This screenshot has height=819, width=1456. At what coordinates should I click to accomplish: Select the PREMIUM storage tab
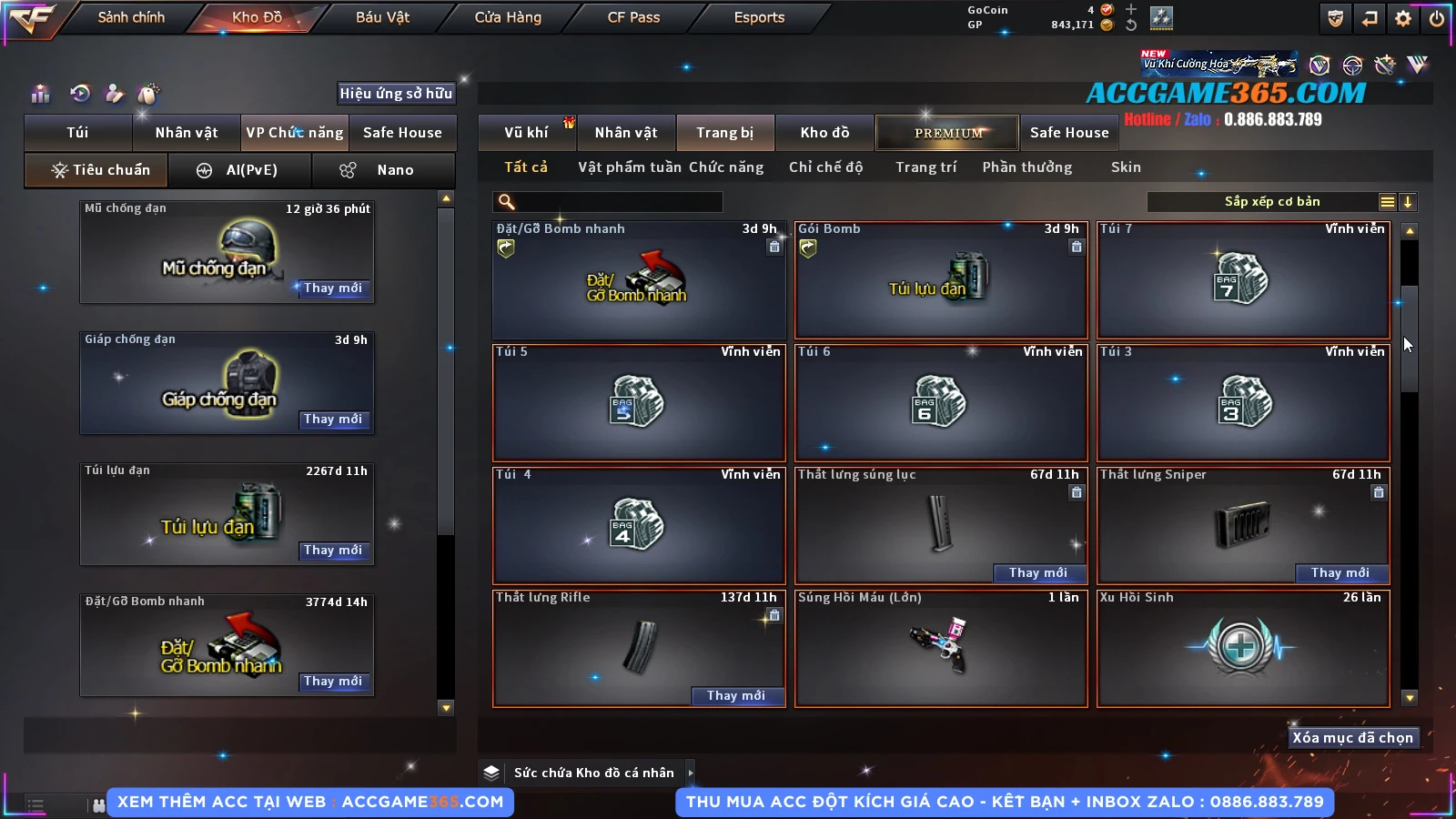click(x=947, y=133)
